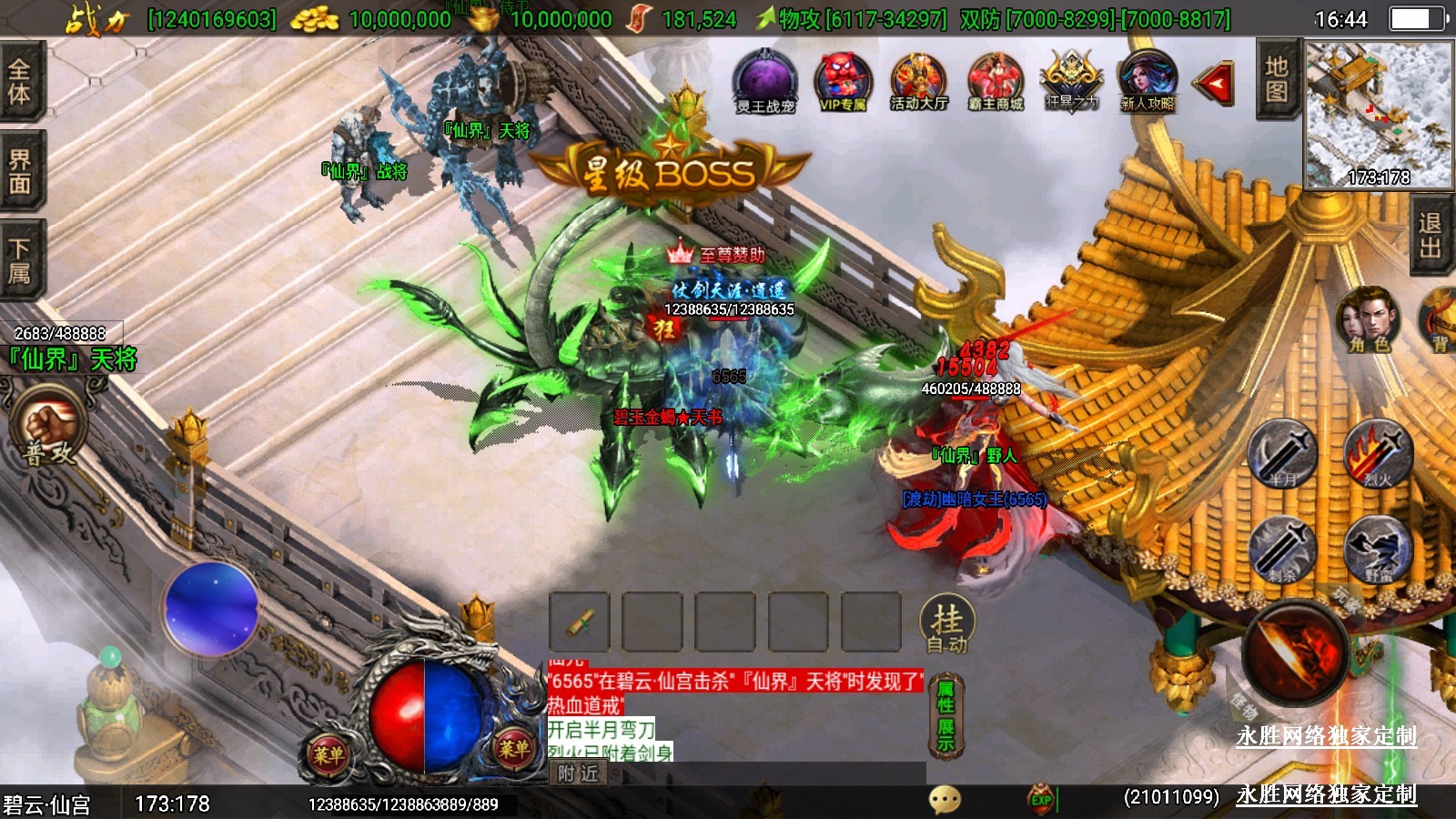Switch to the 附近 chat channel
1456x819 pixels.
click(579, 773)
